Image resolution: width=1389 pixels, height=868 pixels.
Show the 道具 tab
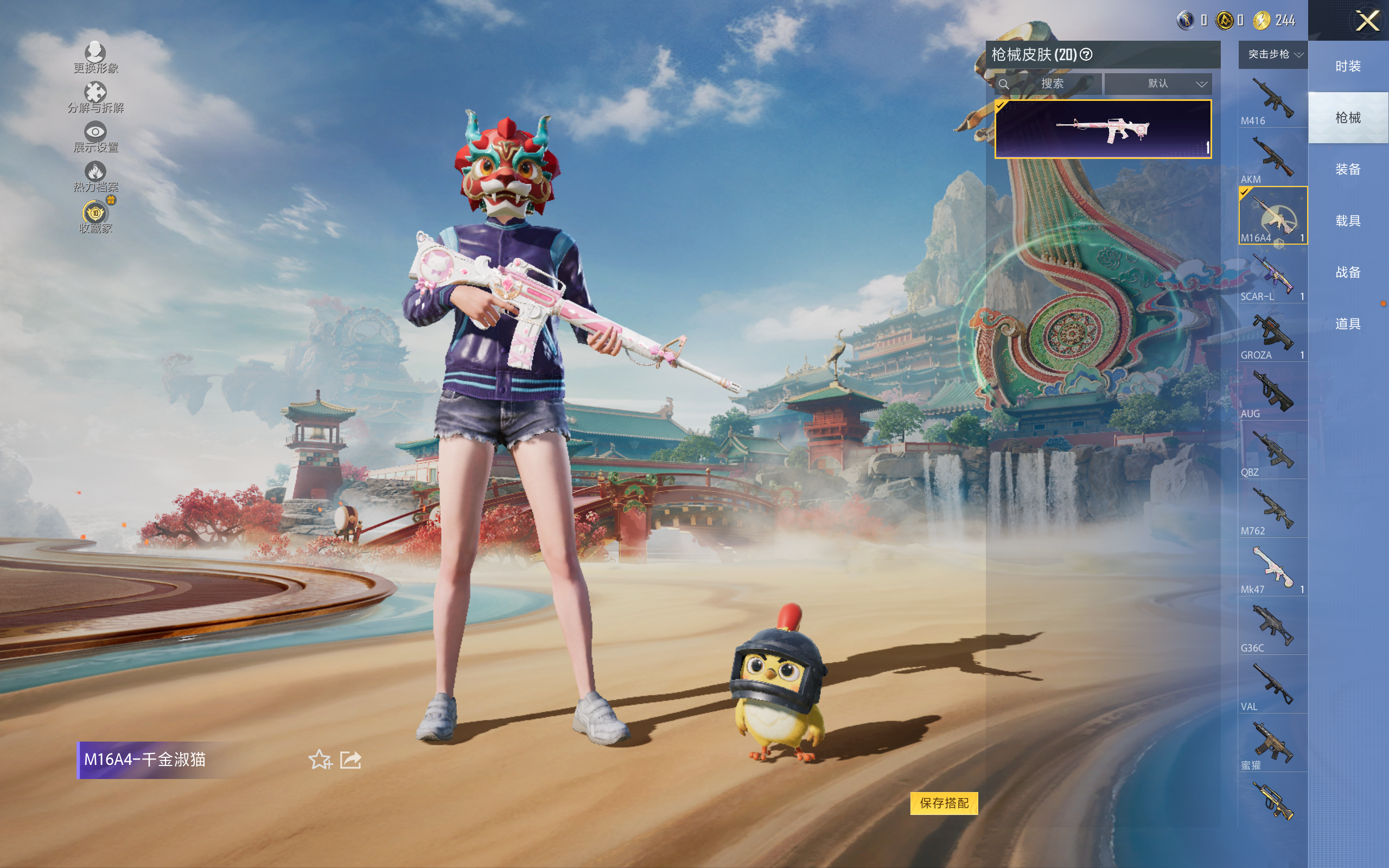tap(1347, 324)
